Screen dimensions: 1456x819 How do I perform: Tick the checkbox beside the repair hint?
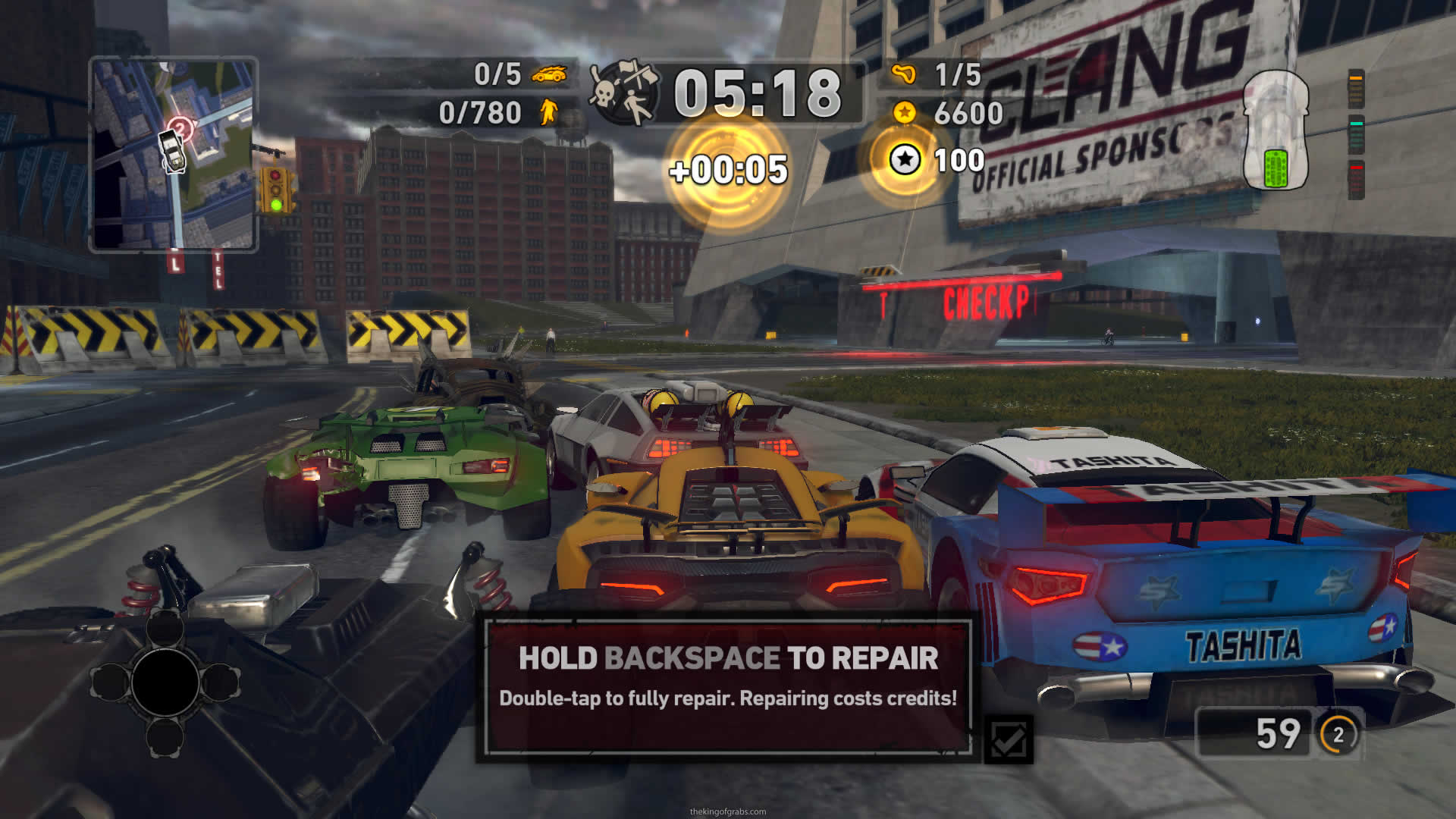(1009, 739)
